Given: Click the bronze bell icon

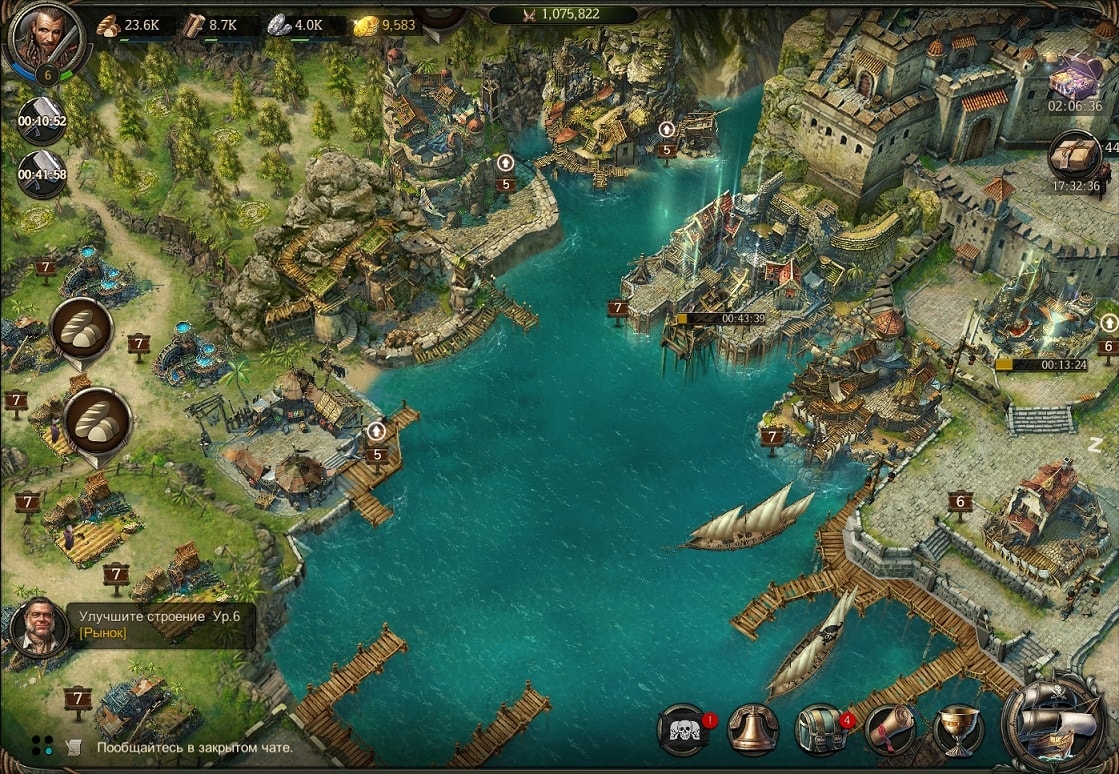Looking at the screenshot, I should [753, 730].
